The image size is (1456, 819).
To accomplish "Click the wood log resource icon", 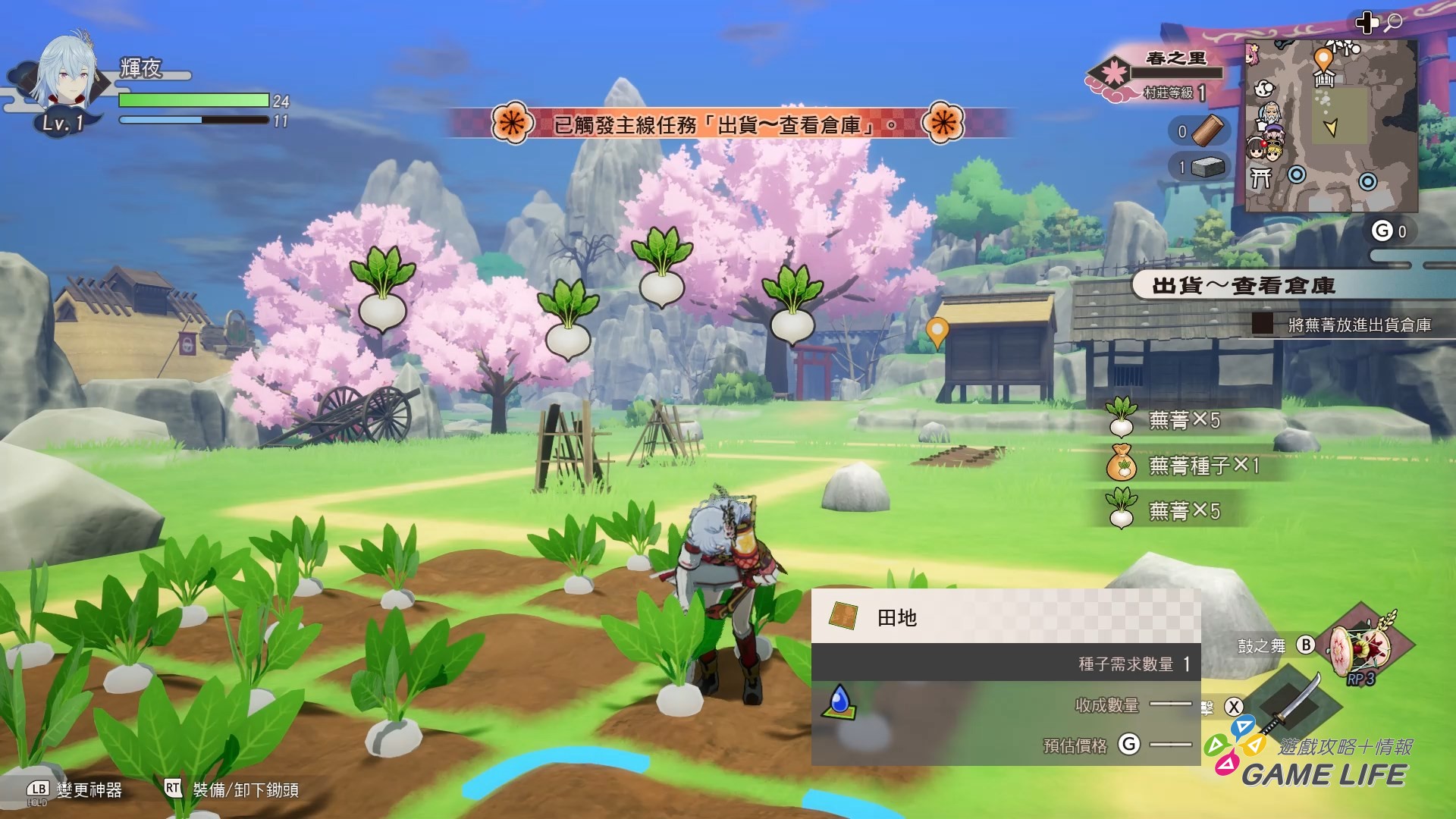I will [x=1208, y=130].
